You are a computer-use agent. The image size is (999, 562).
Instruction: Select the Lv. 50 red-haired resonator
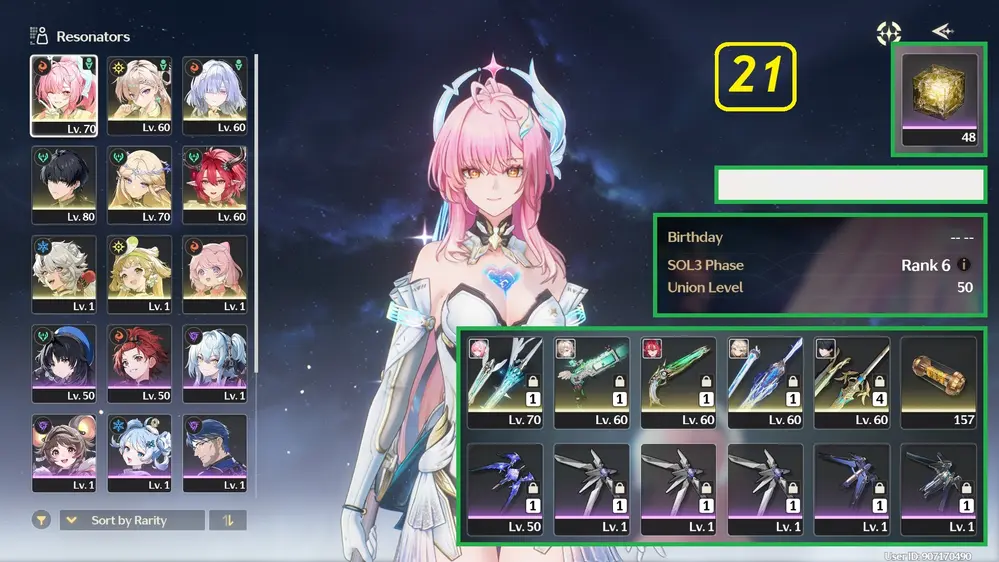[x=140, y=363]
